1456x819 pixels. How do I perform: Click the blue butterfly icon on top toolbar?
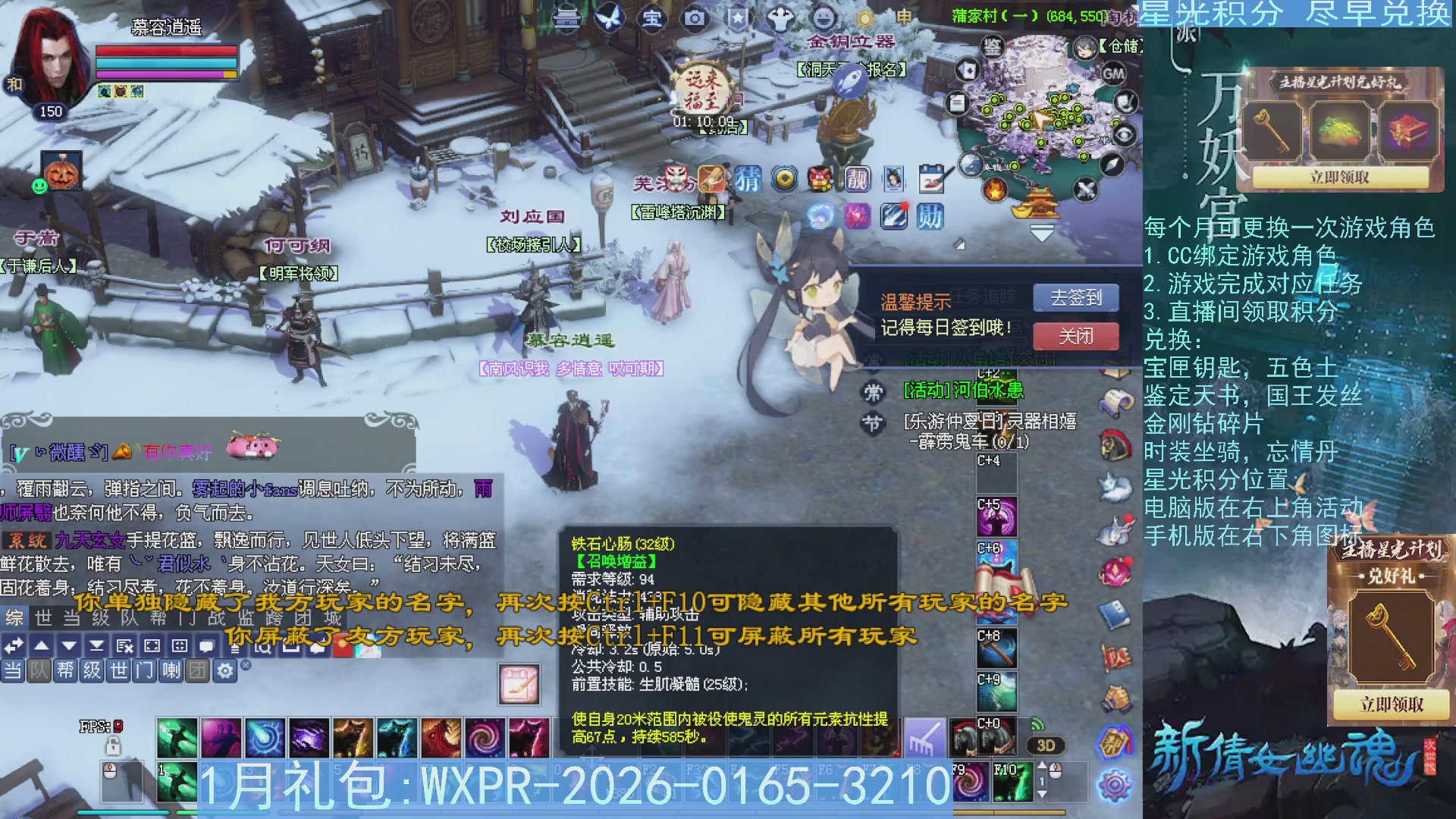[608, 17]
